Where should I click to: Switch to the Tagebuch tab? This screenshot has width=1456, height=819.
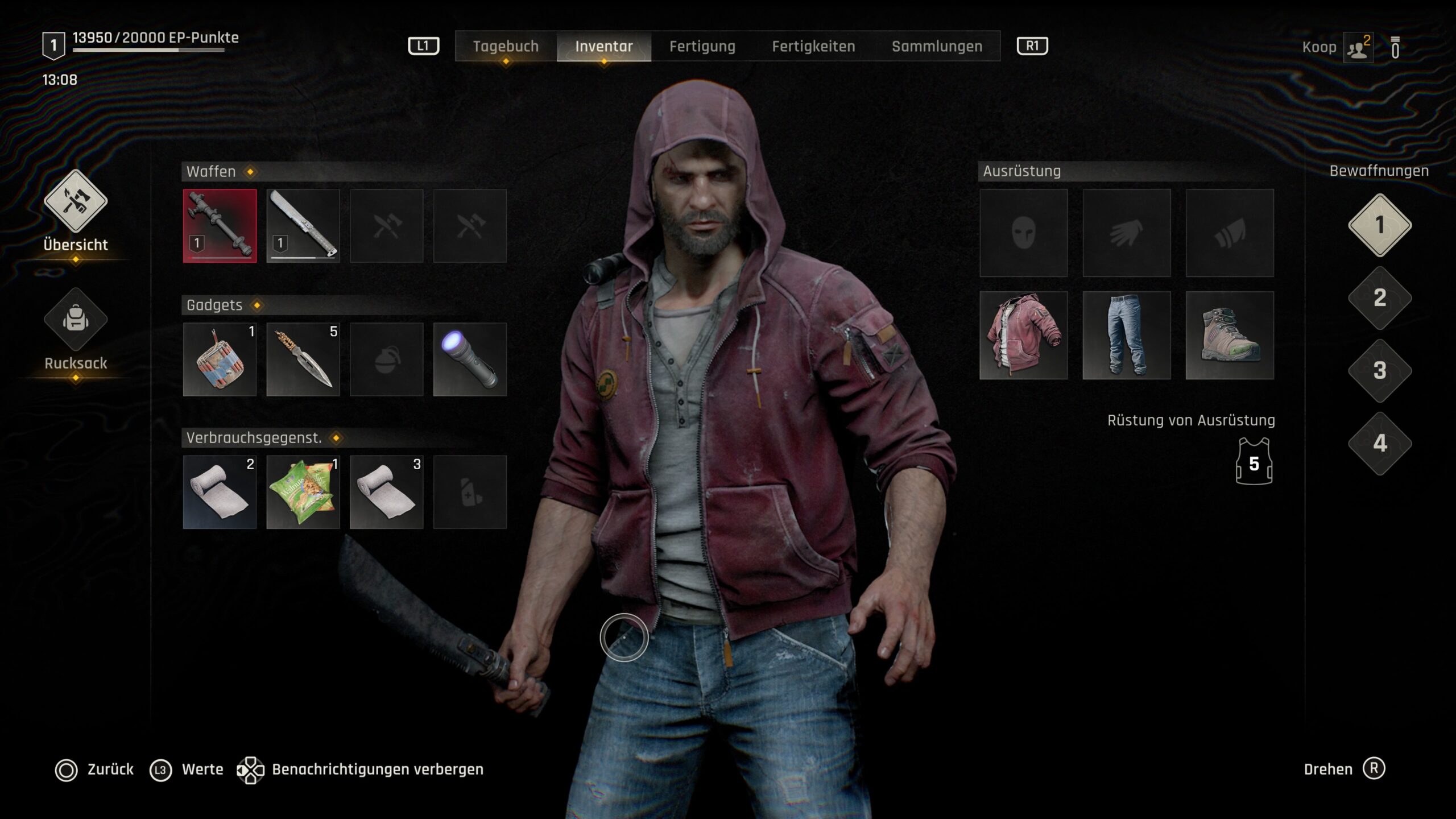(506, 47)
